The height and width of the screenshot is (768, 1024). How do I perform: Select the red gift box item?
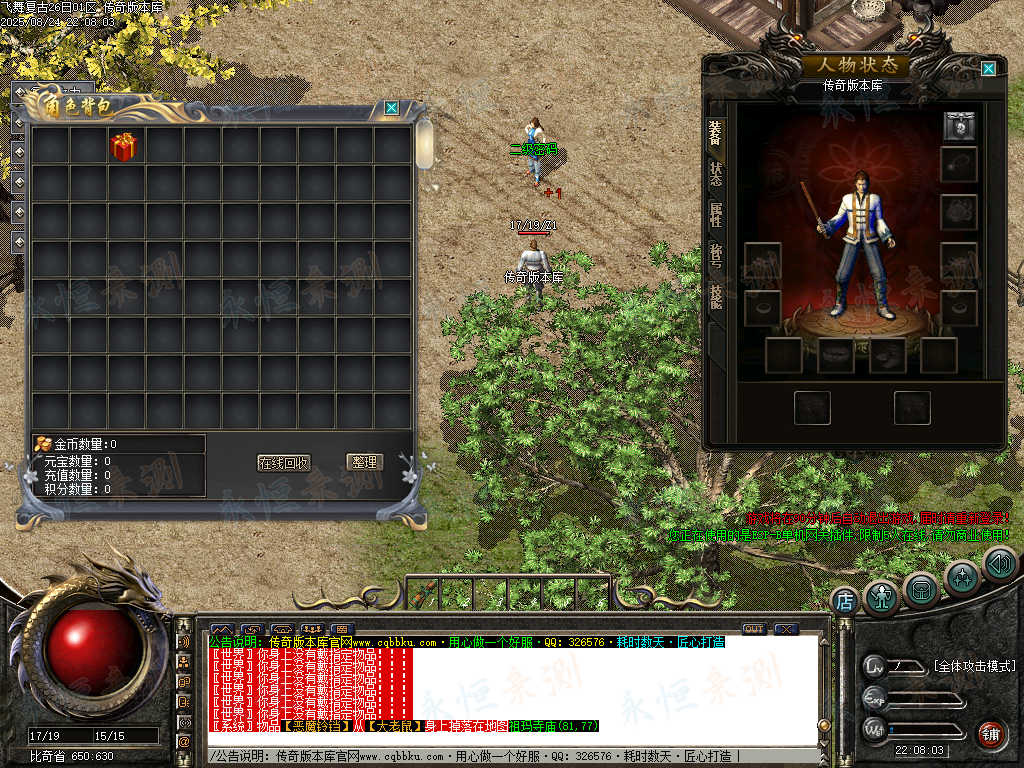pos(124,146)
